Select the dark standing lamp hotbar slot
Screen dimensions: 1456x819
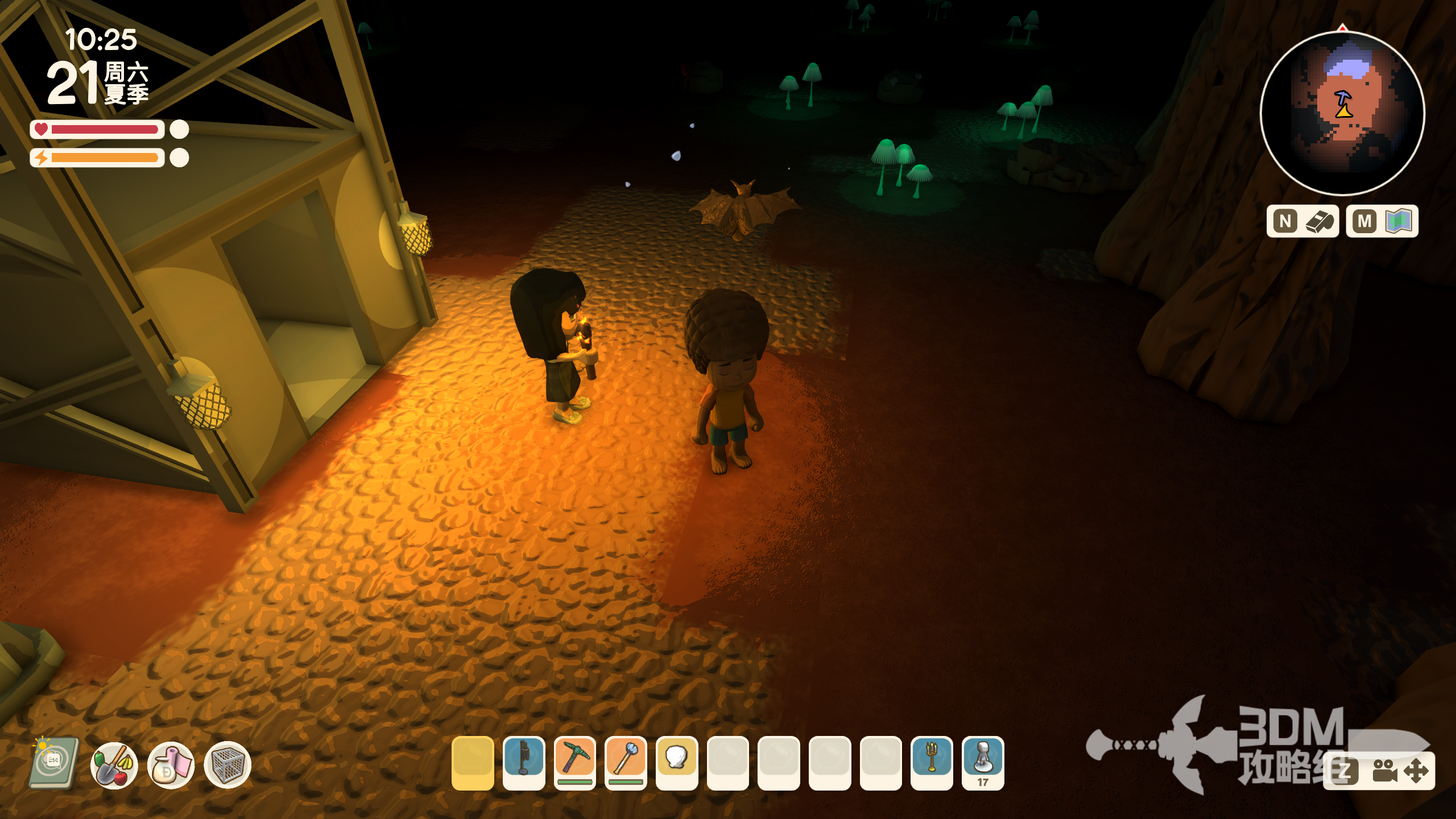(524, 762)
